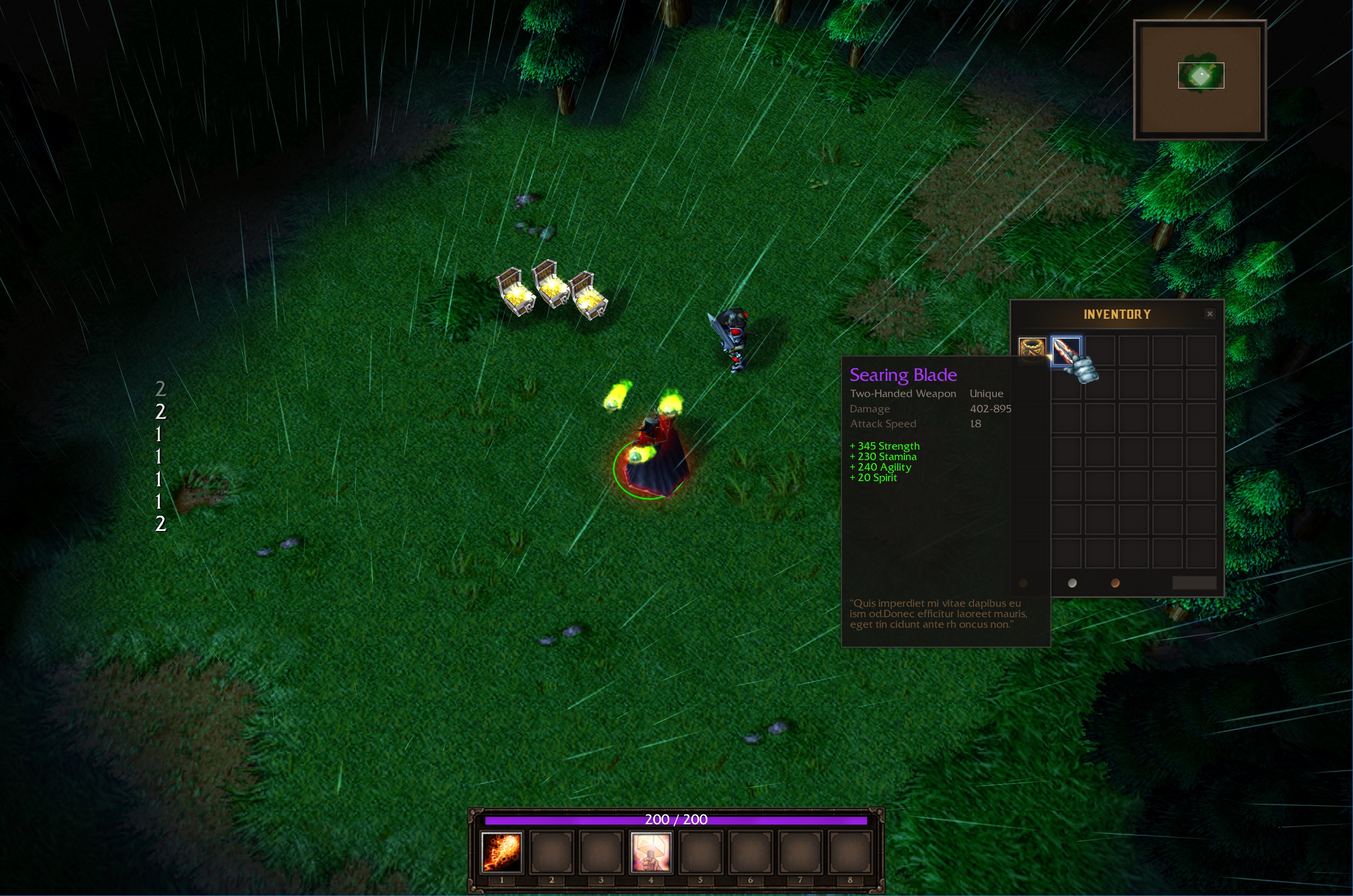The image size is (1353, 896).
Task: Click the copper coin in inventory footer
Action: pyautogui.click(x=1115, y=583)
